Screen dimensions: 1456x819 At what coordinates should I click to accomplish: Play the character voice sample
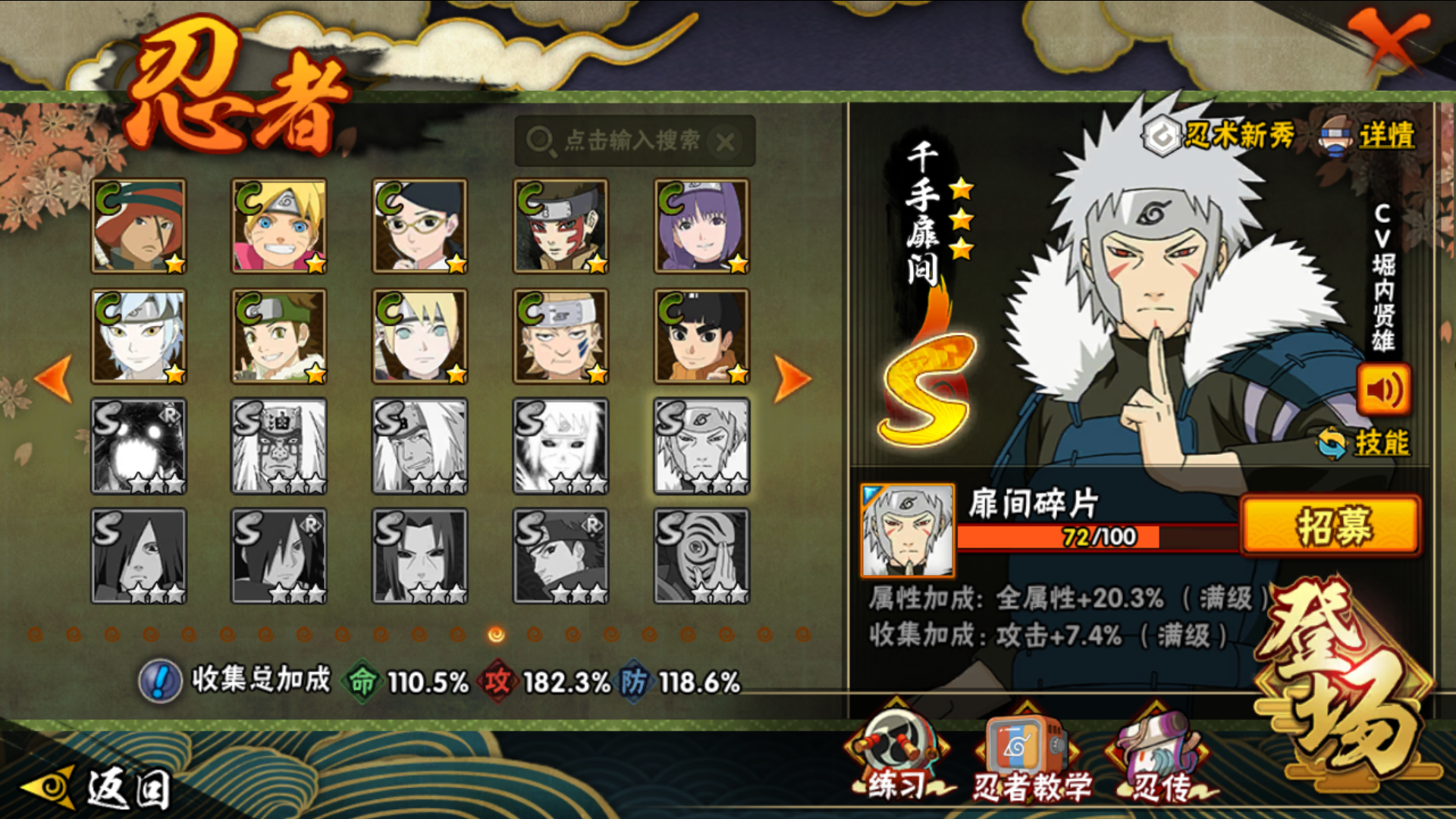click(1383, 390)
